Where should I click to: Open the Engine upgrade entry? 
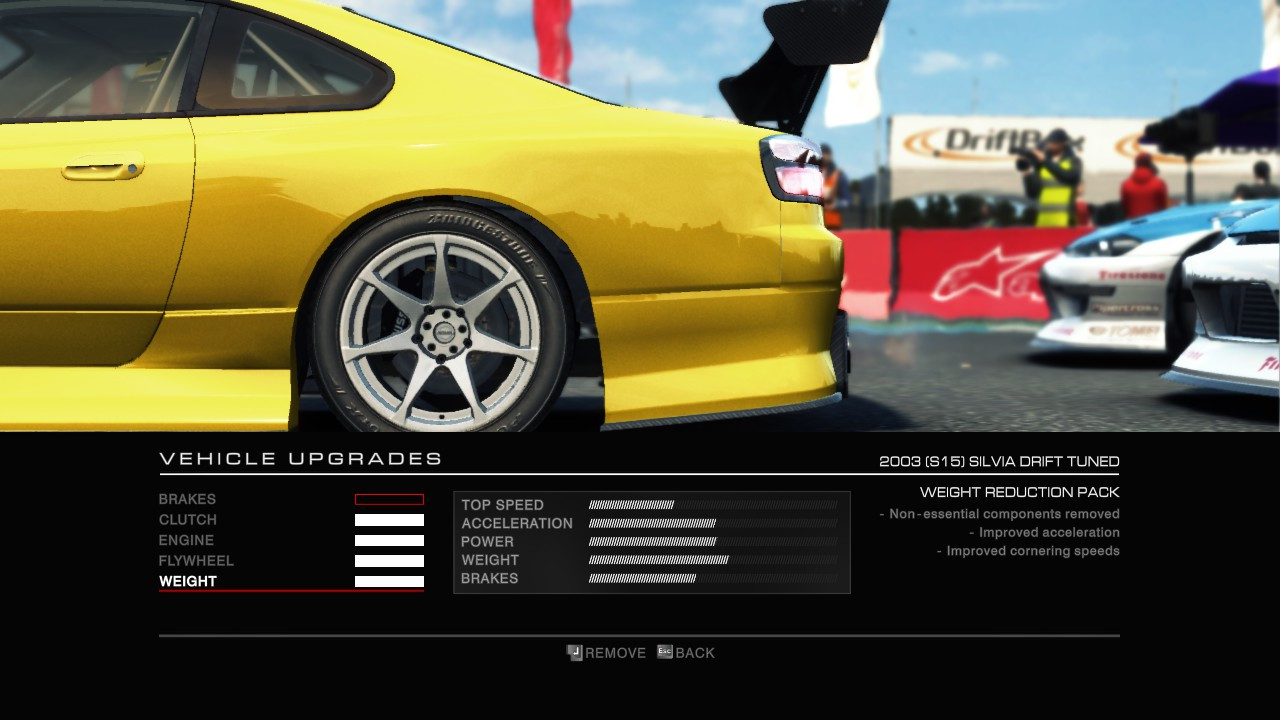187,540
